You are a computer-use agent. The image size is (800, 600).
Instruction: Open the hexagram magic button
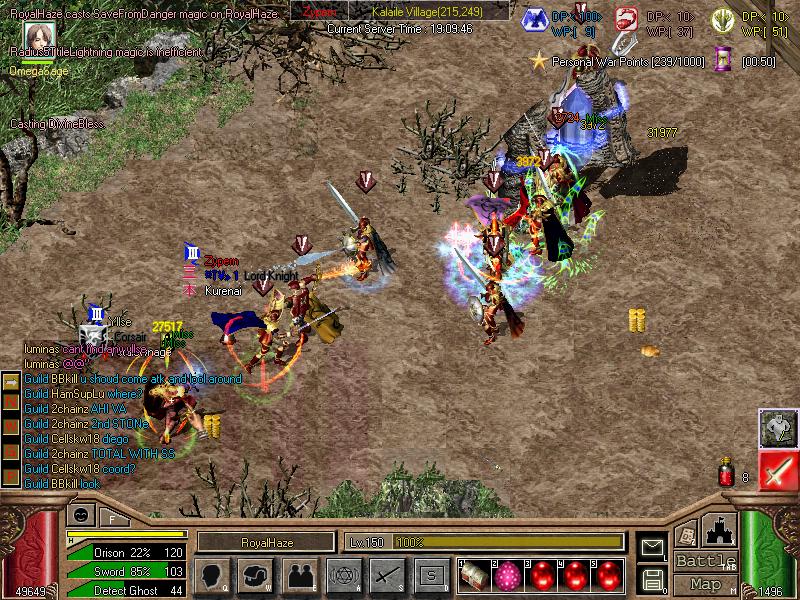pos(342,575)
